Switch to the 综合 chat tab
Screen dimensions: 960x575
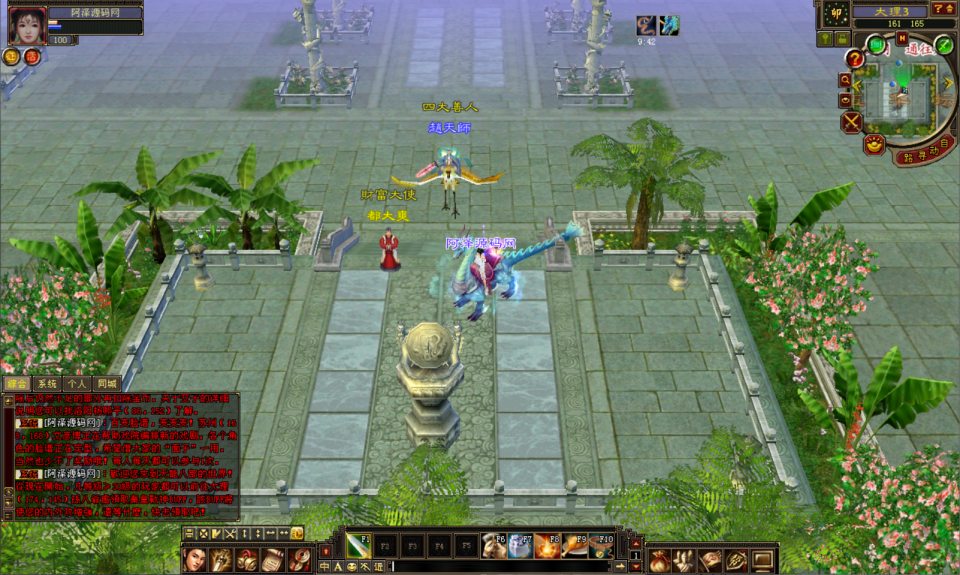(x=17, y=383)
